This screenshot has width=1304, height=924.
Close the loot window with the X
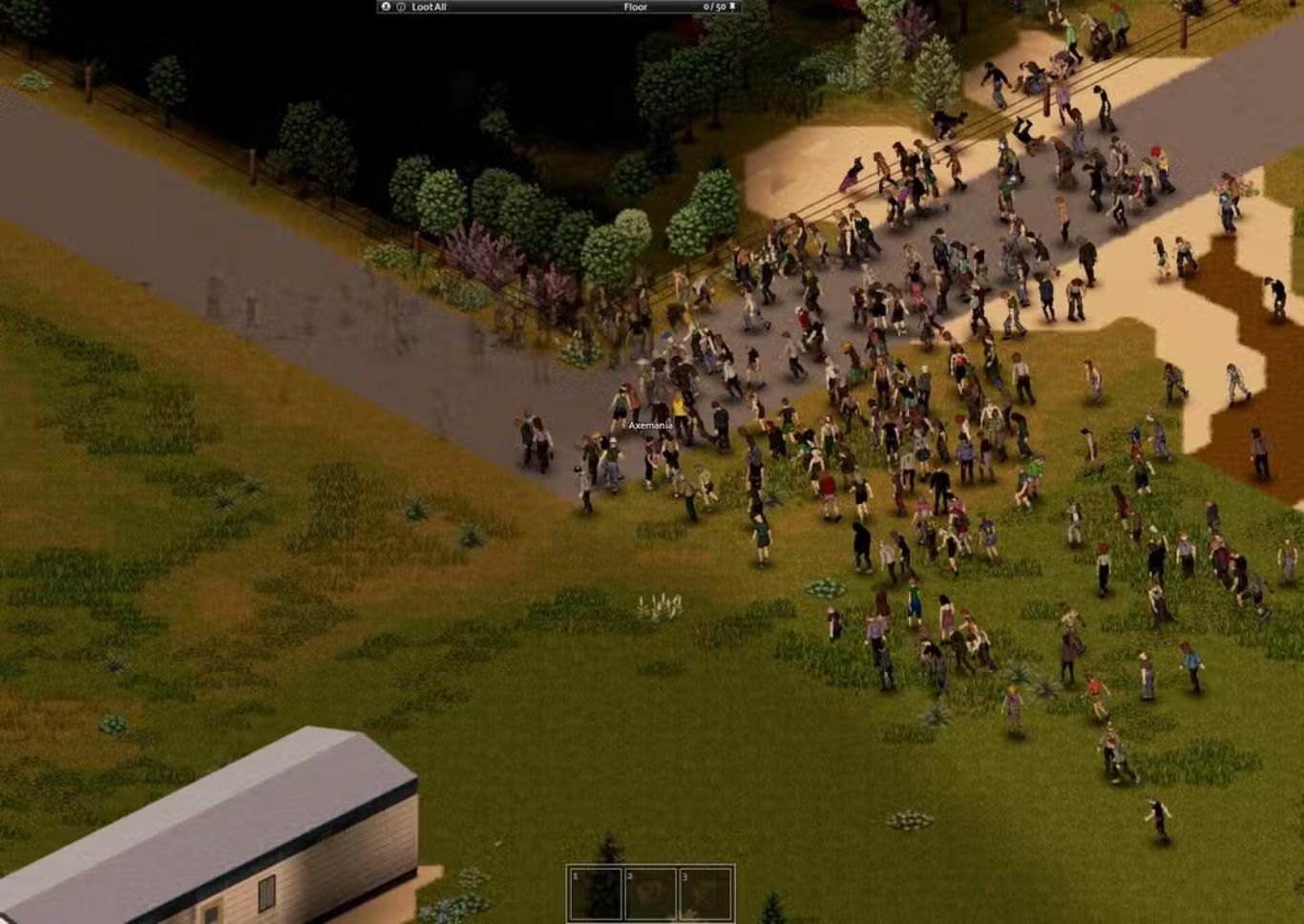tap(386, 7)
